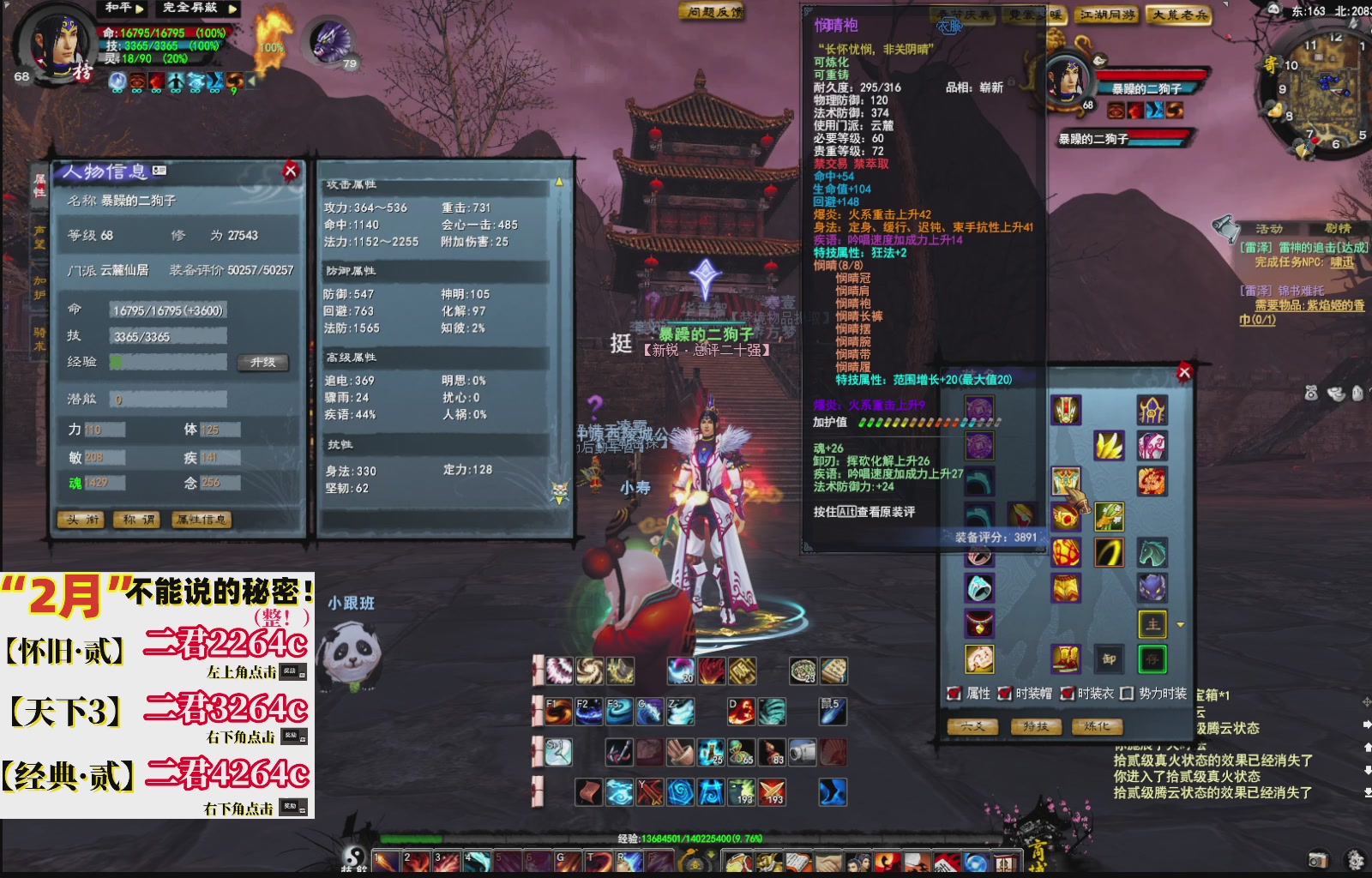This screenshot has width=1372, height=878.
Task: Open the 完全屏蔽 dropdown arrow
Action: [233, 9]
